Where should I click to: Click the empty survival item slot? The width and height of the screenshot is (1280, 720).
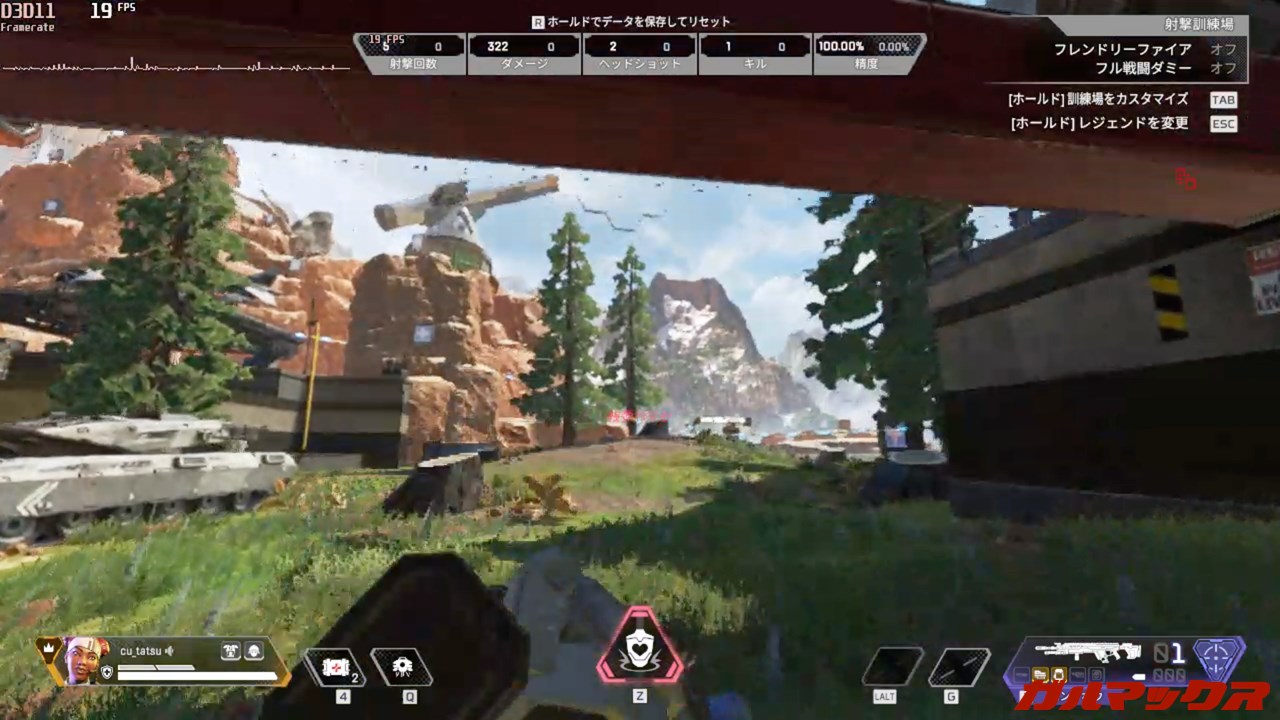pyautogui.click(x=892, y=667)
